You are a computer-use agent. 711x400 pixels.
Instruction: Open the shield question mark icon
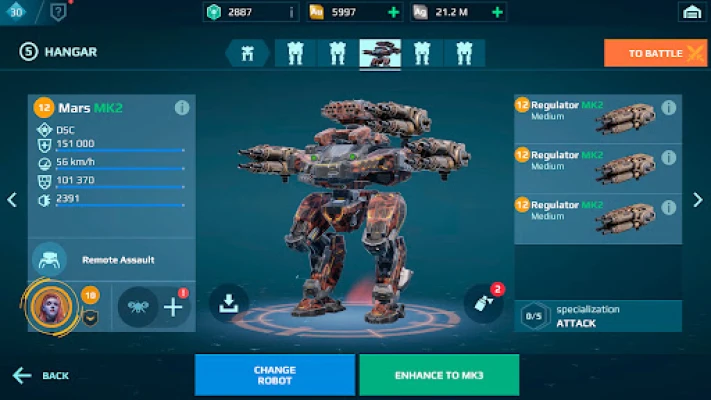tap(59, 12)
